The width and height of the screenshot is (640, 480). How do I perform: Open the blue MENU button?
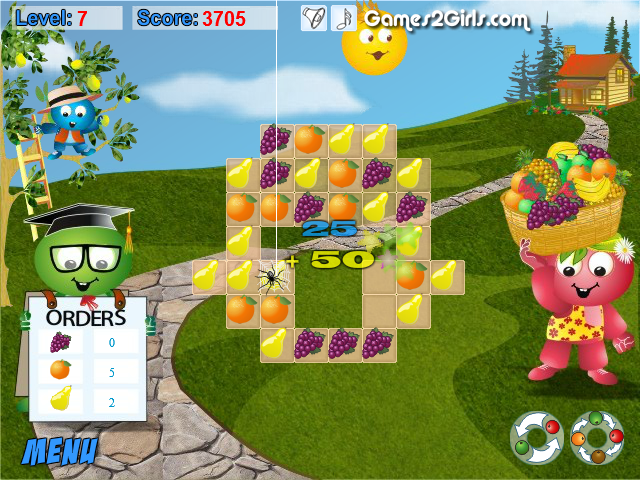[60, 450]
